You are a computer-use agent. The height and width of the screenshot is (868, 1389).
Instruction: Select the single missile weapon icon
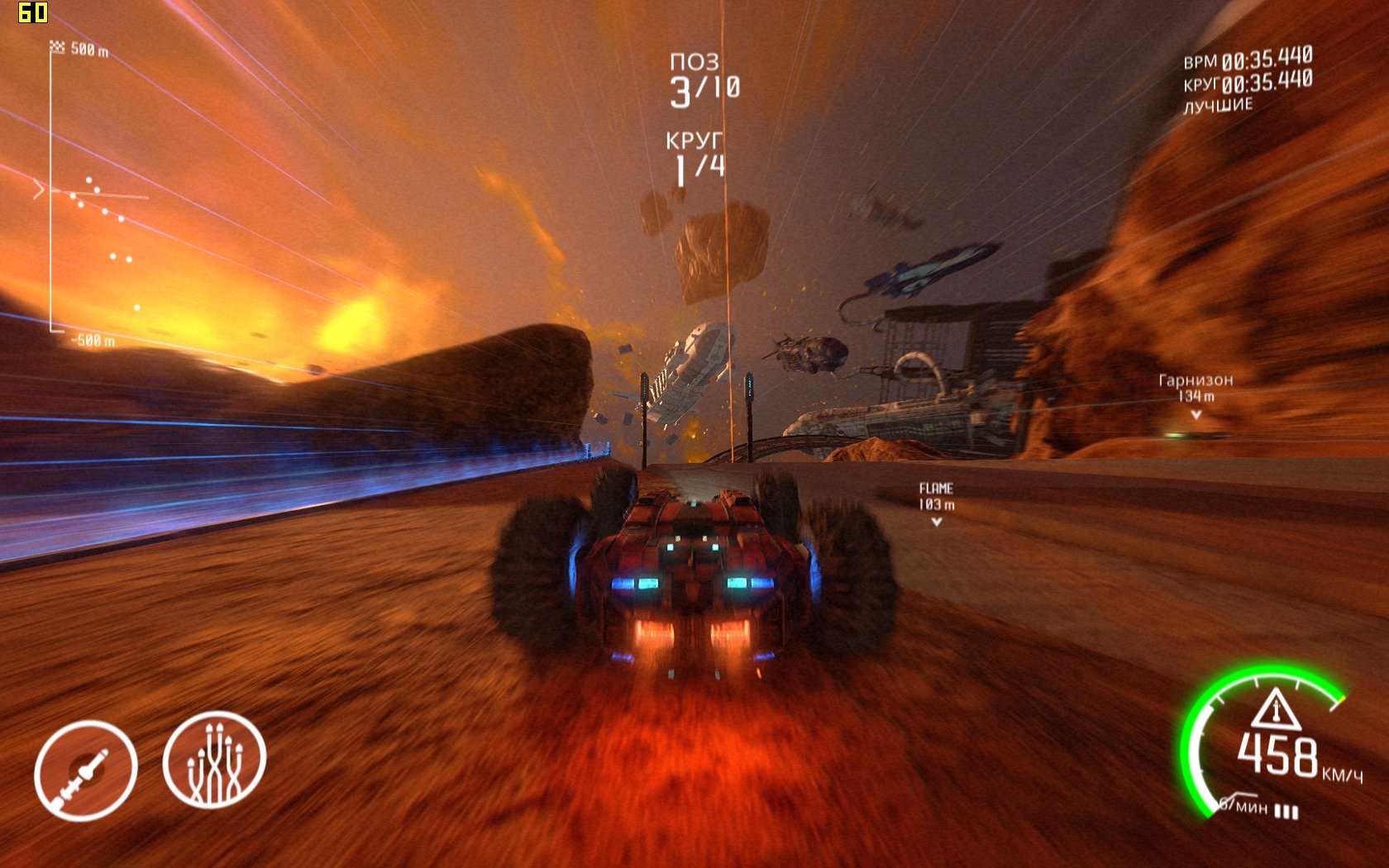point(85,770)
